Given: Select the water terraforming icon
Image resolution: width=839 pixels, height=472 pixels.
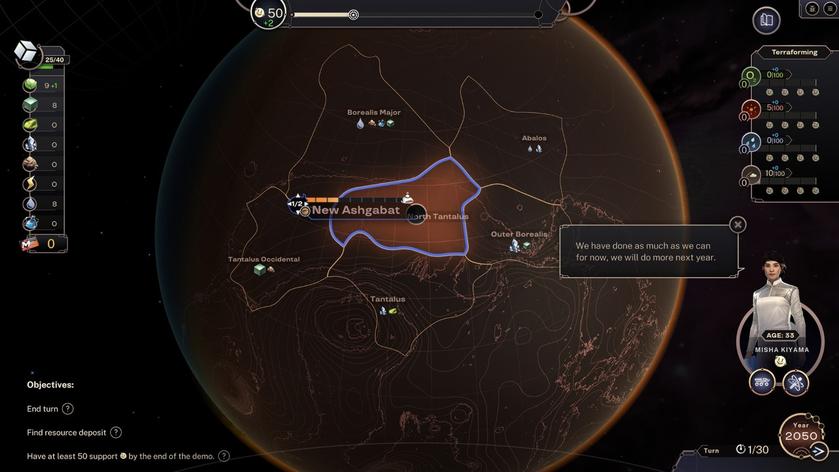Looking at the screenshot, I should 751,142.
